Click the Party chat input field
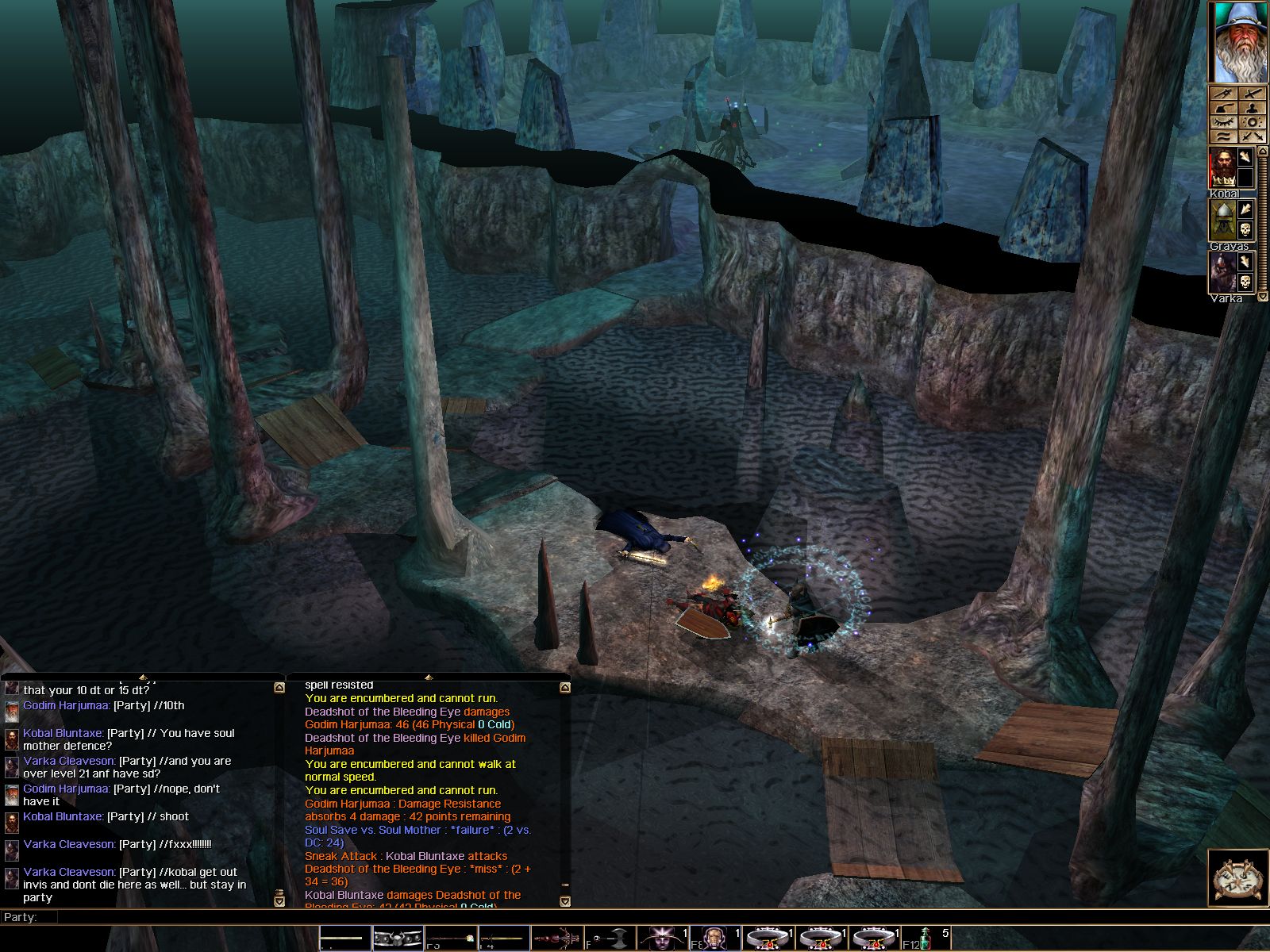 point(635,917)
